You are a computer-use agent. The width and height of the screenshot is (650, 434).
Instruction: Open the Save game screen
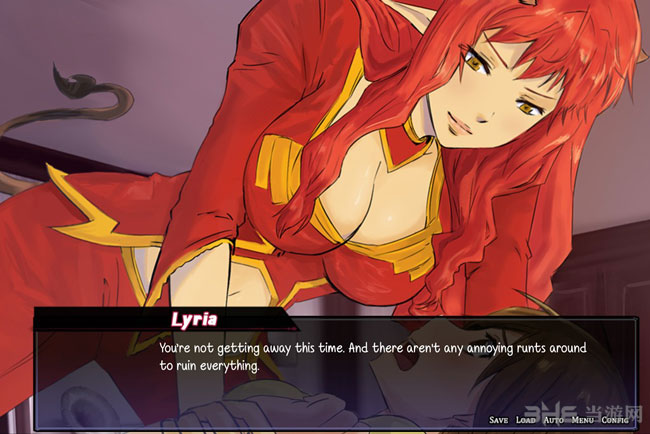click(499, 420)
